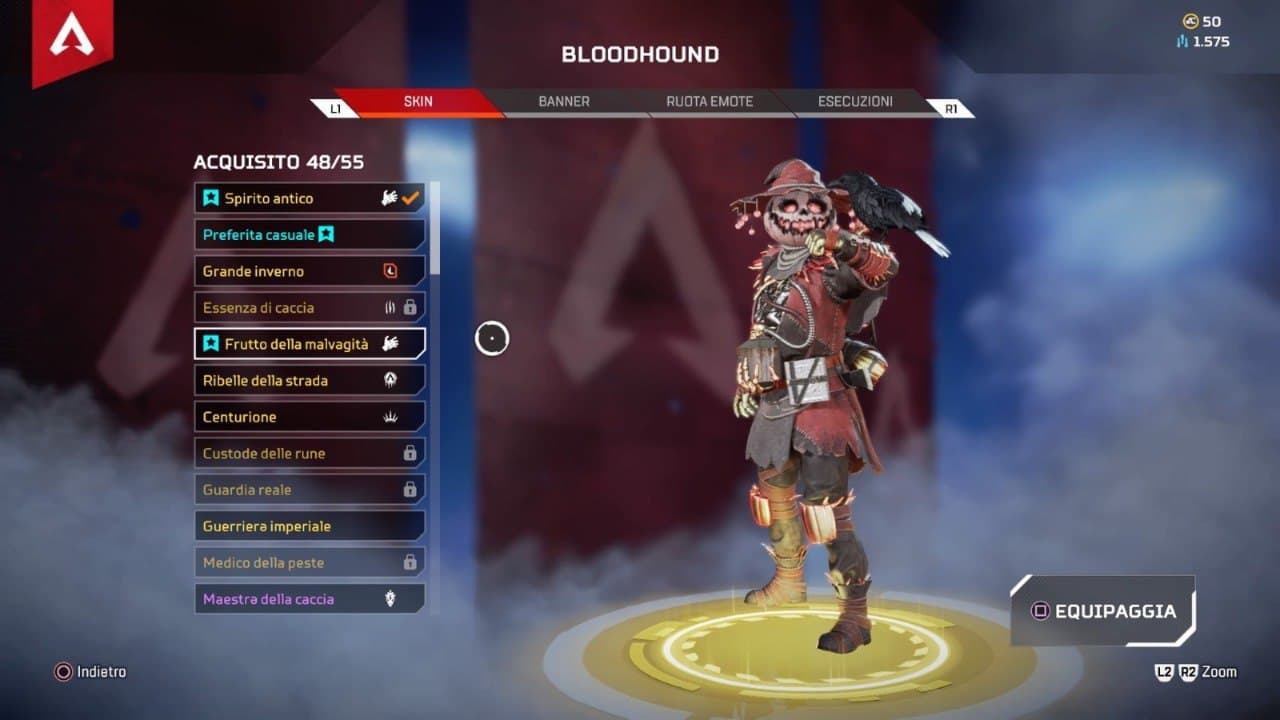1280x720 pixels.
Task: Open the Banner tab
Action: [x=564, y=101]
